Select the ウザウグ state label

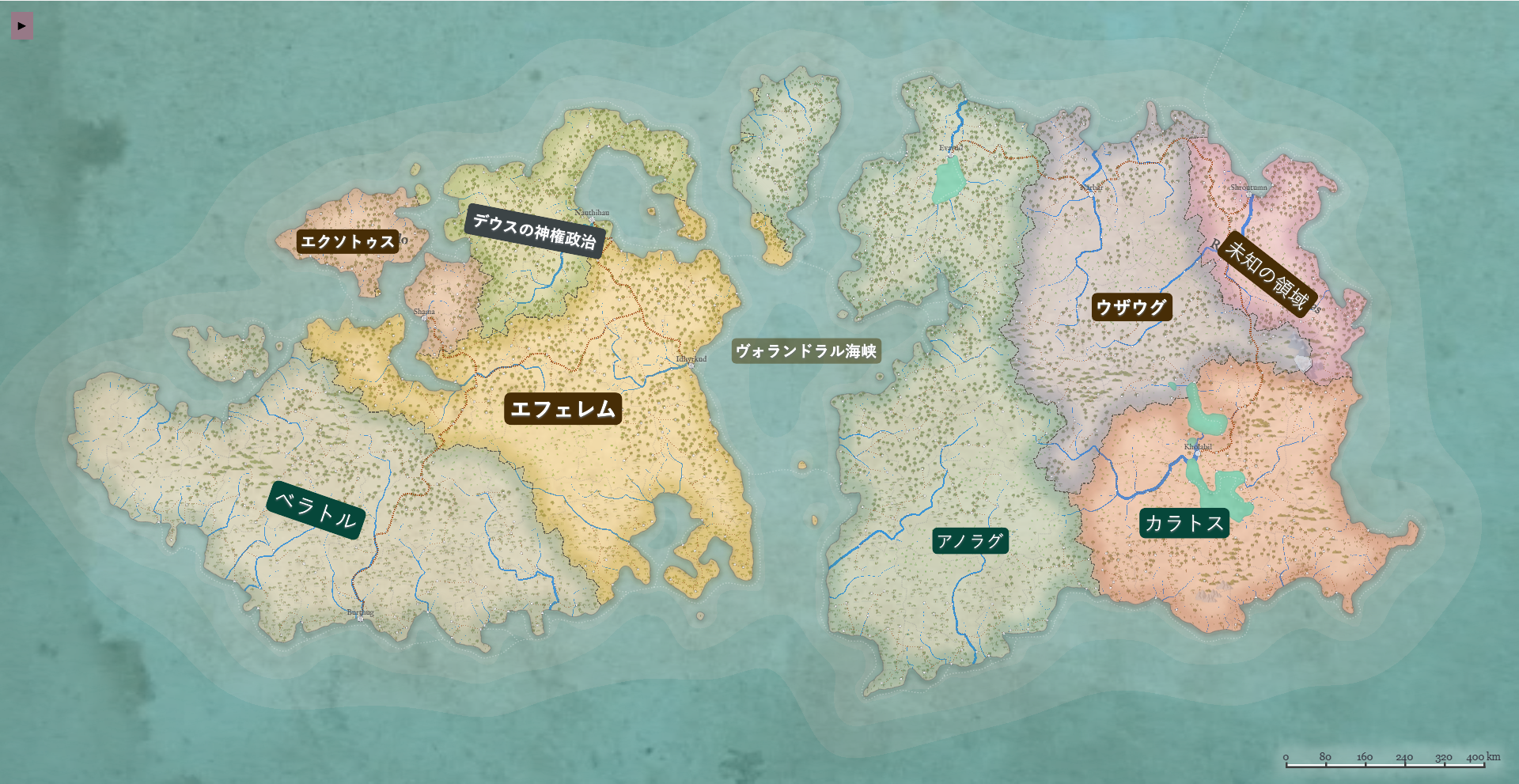tap(1131, 307)
